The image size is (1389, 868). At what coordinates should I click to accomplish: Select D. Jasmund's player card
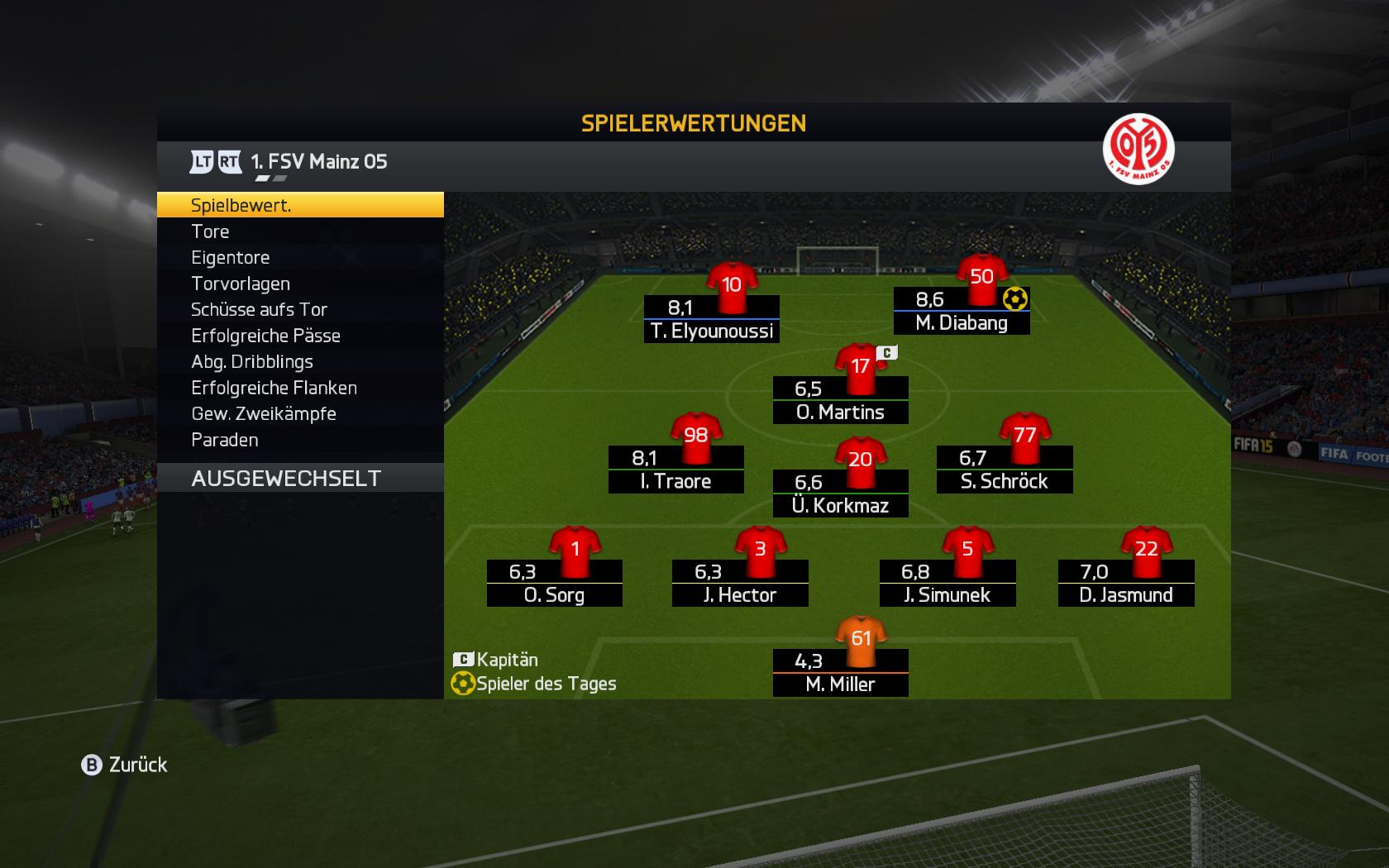point(1126,583)
